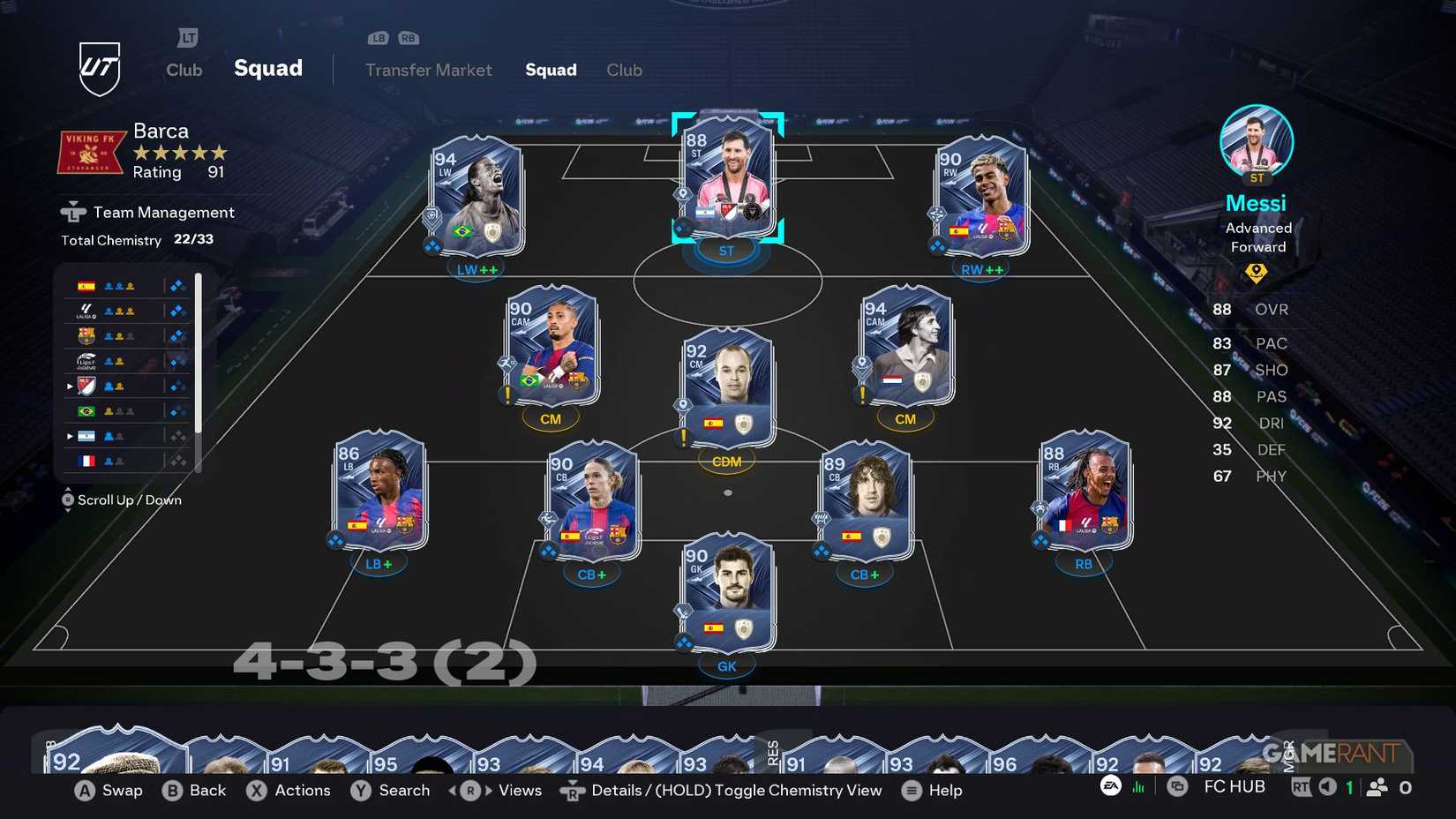This screenshot has width=1456, height=819.
Task: Open the Club tab in the top navigation
Action: click(x=624, y=70)
